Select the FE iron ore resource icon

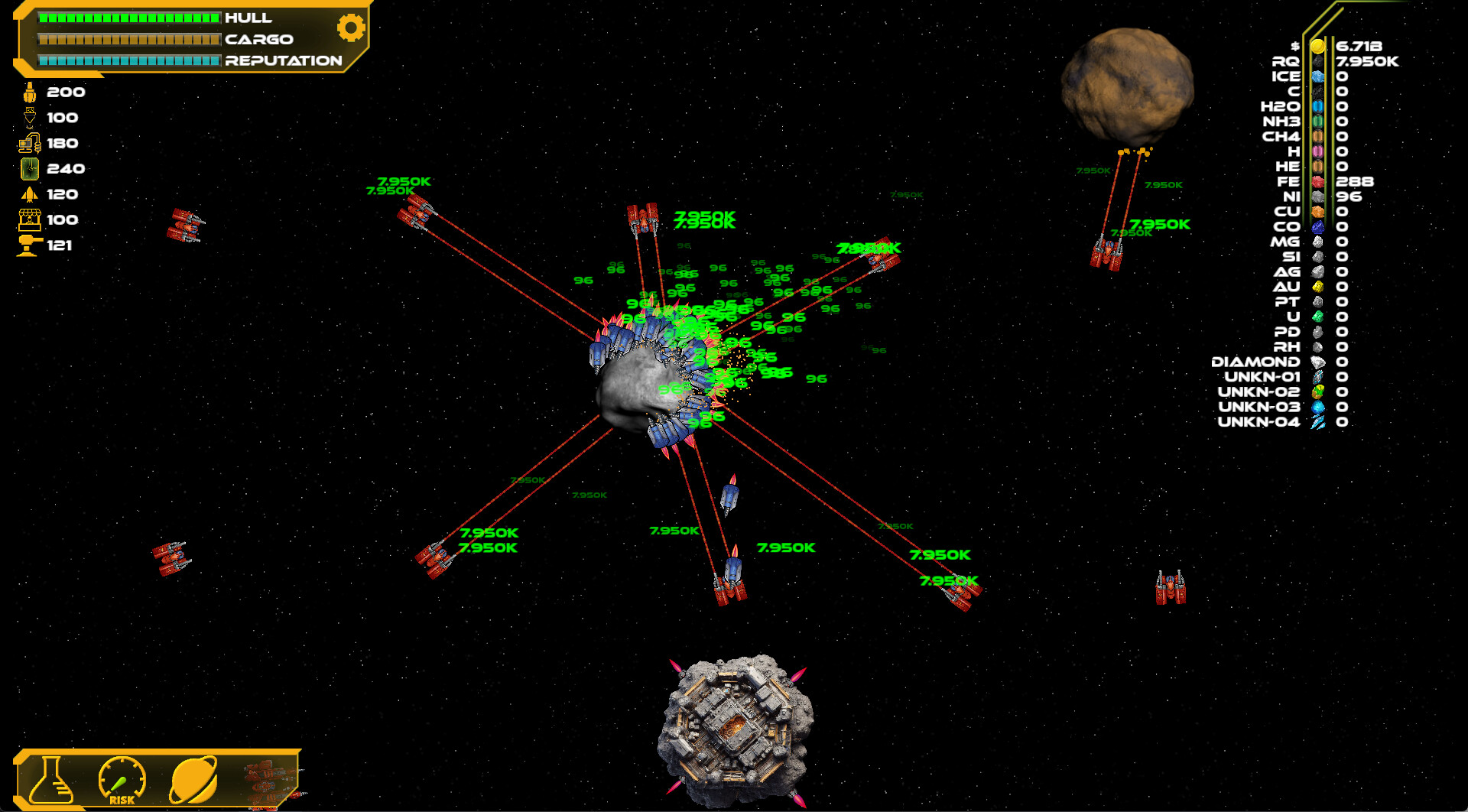coord(1319,183)
